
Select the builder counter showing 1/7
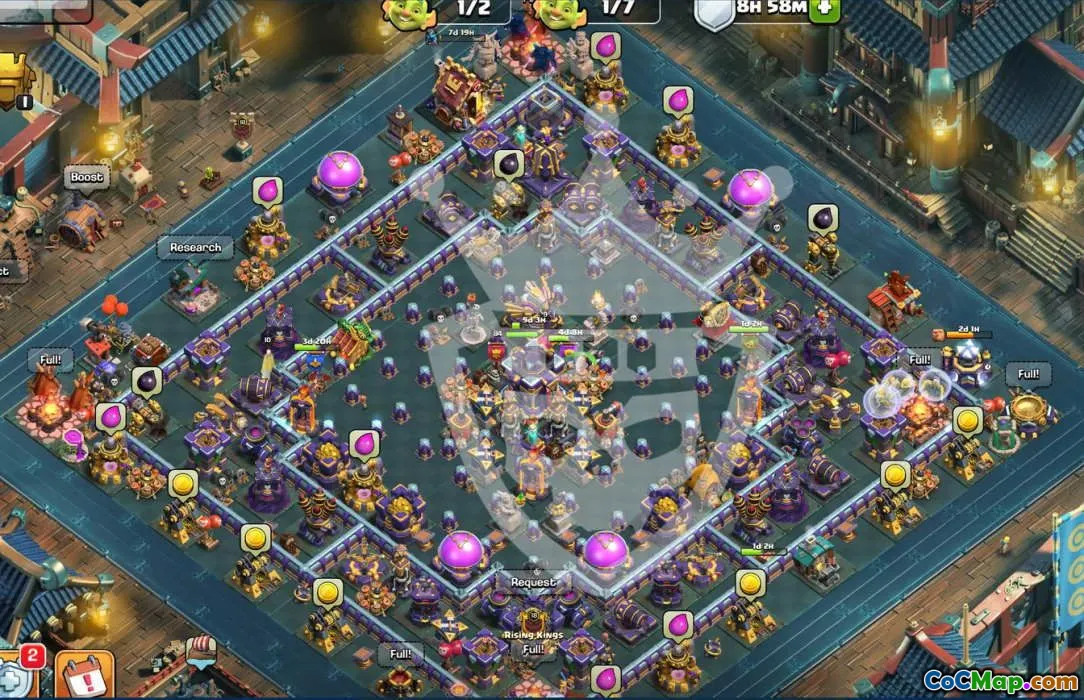pos(598,10)
